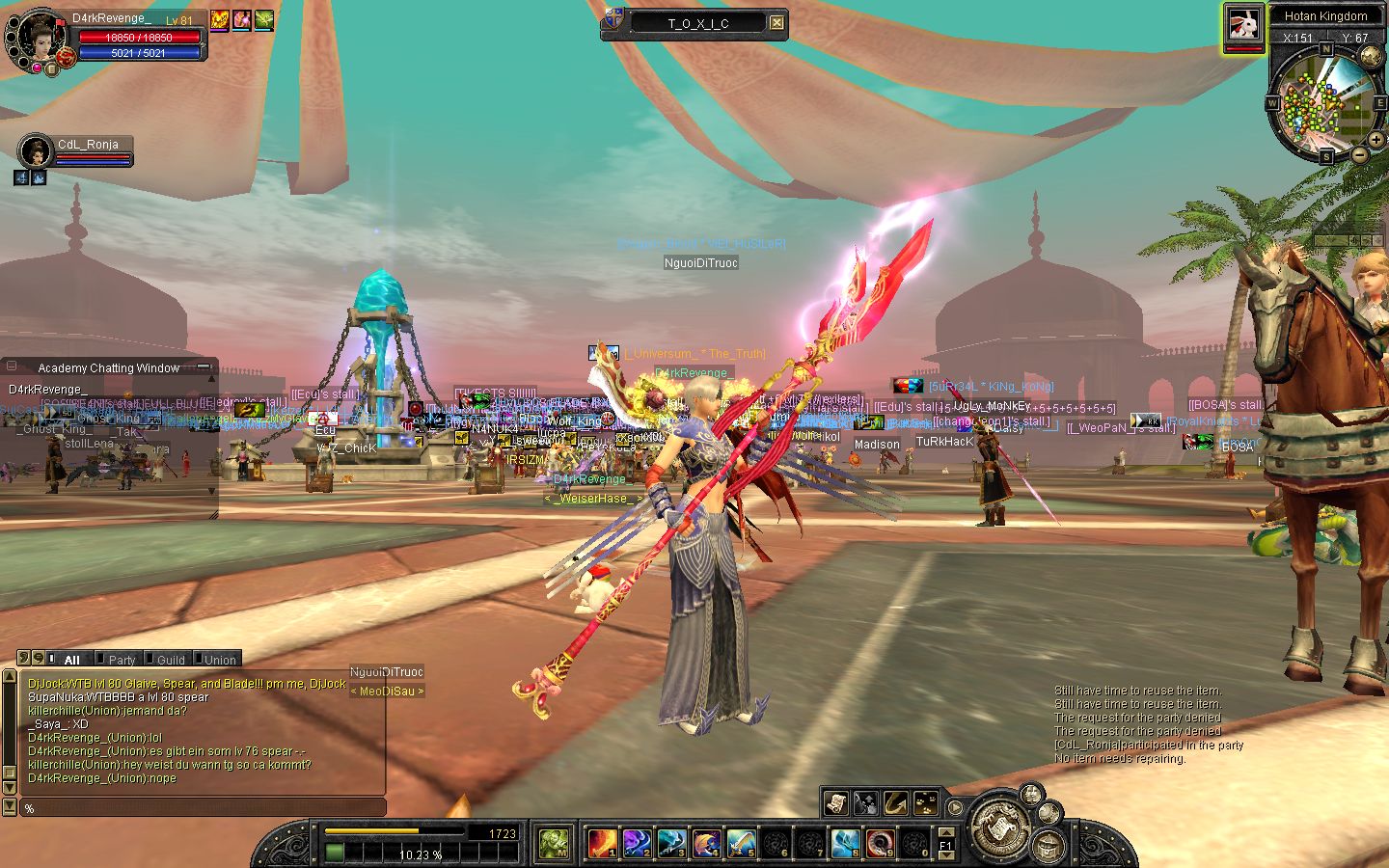Activate the fire skill in hotbar slot 1

[x=603, y=843]
